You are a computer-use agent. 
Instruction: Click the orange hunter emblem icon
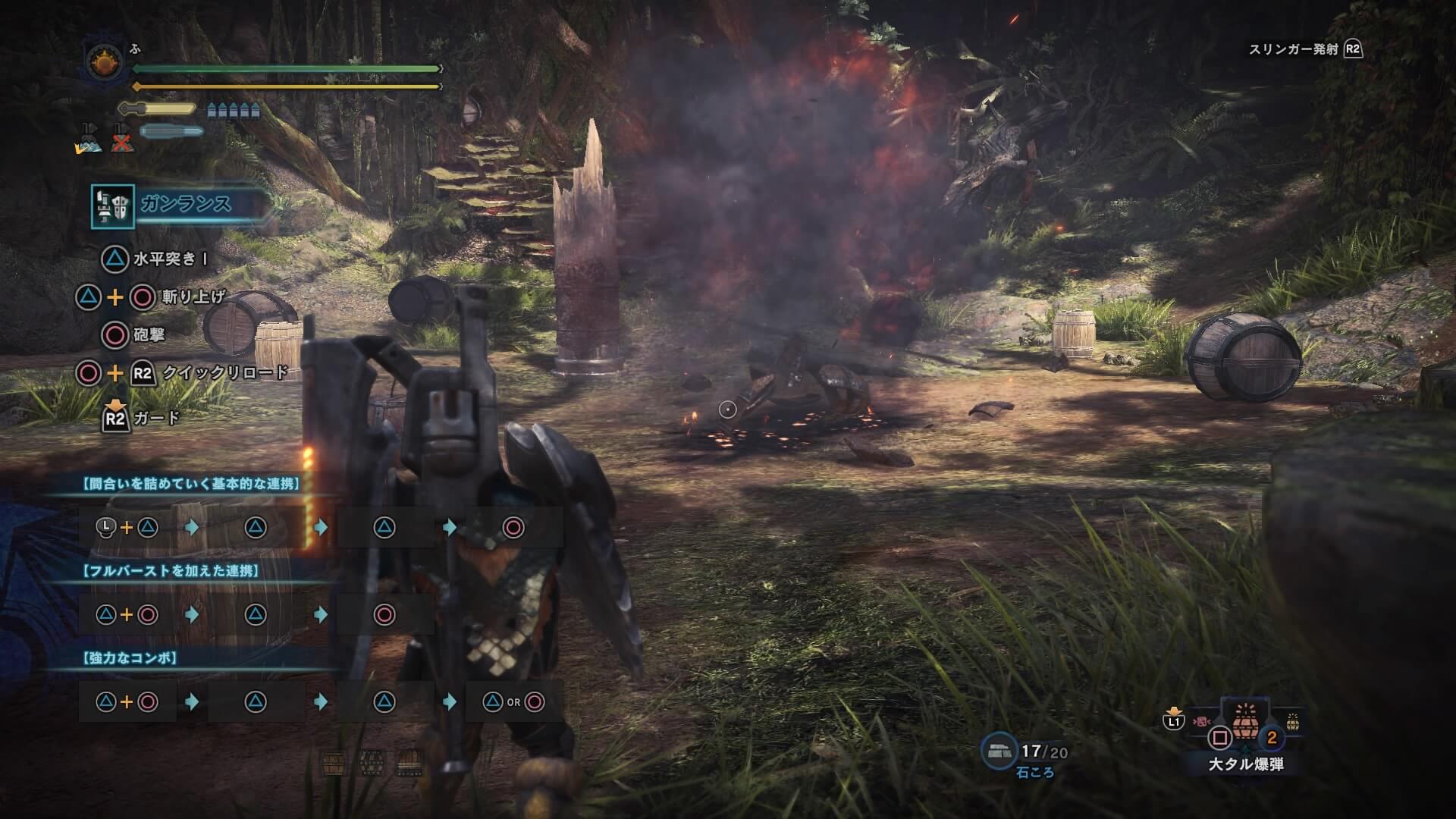point(104,63)
